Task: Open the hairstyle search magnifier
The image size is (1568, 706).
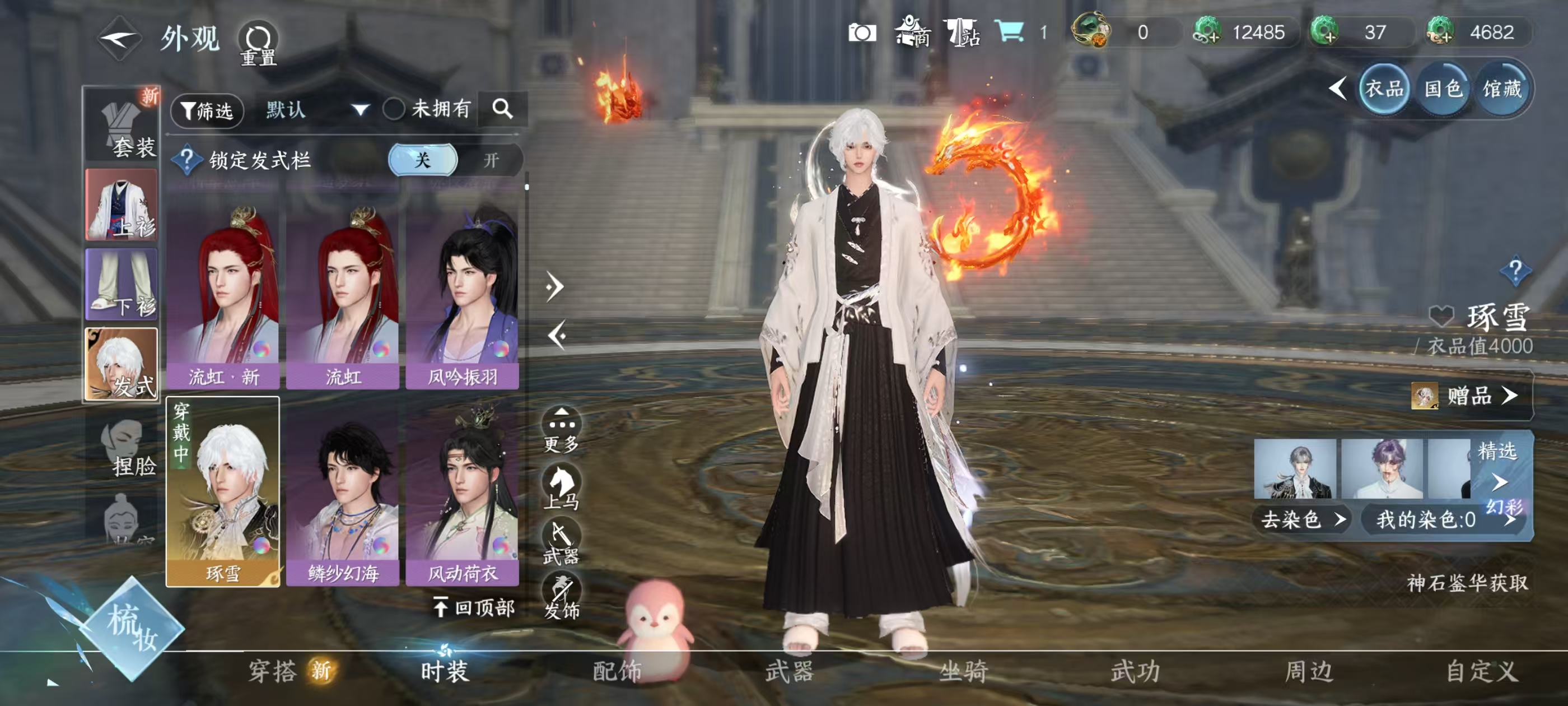Action: click(x=502, y=109)
